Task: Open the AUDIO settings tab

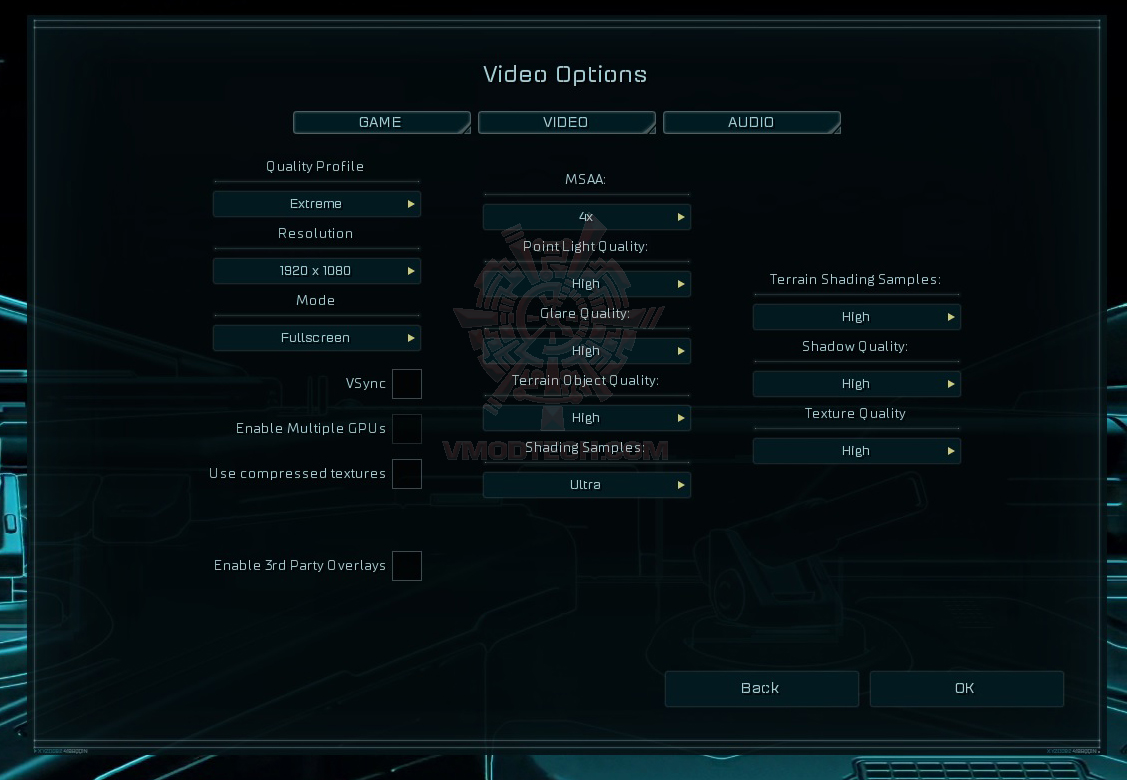Action: point(751,122)
